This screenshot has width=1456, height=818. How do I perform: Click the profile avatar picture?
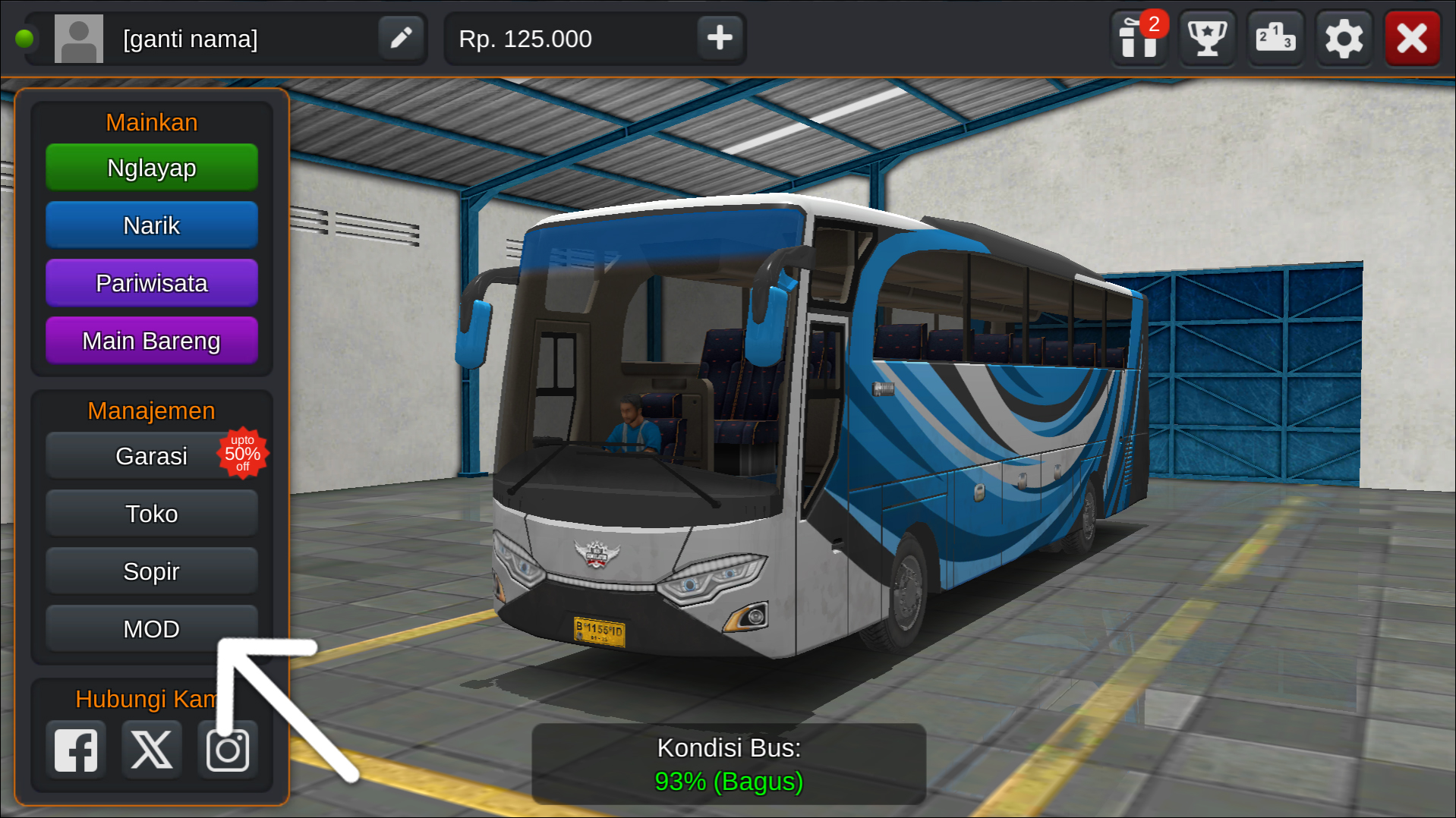point(78,38)
